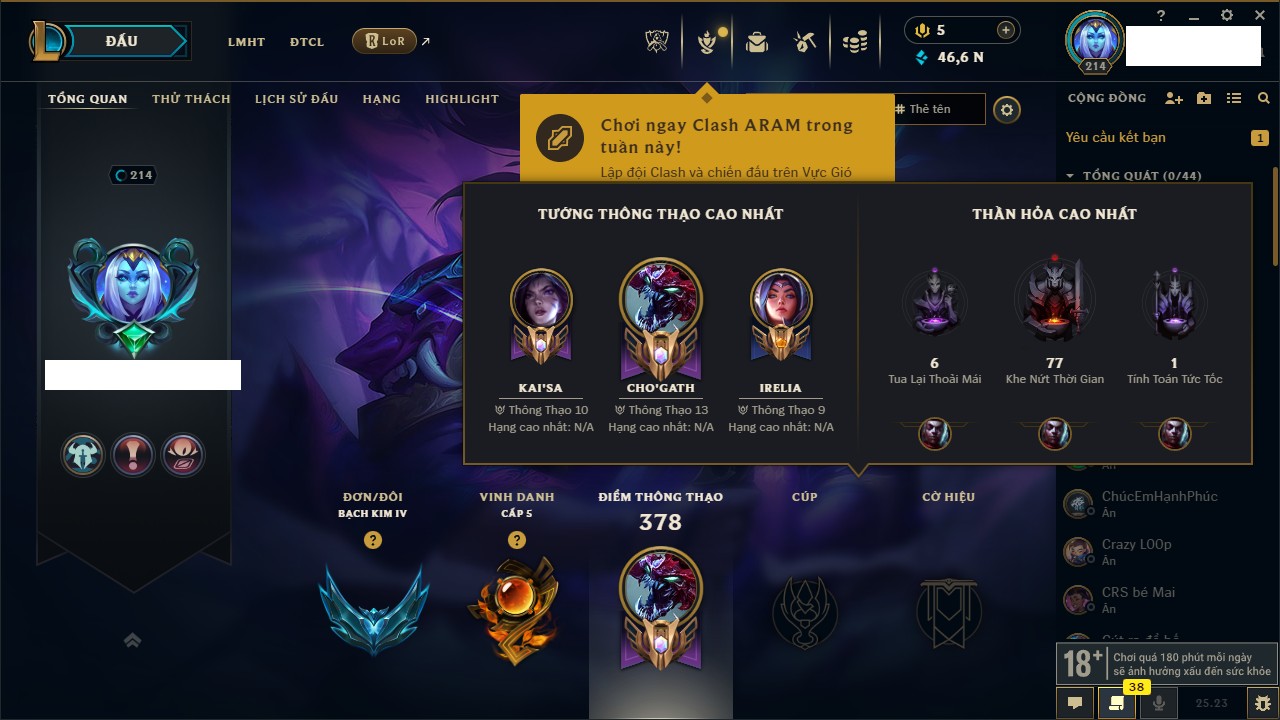Open the client settings gear in the title bar
The width and height of the screenshot is (1280, 720).
[1227, 15]
